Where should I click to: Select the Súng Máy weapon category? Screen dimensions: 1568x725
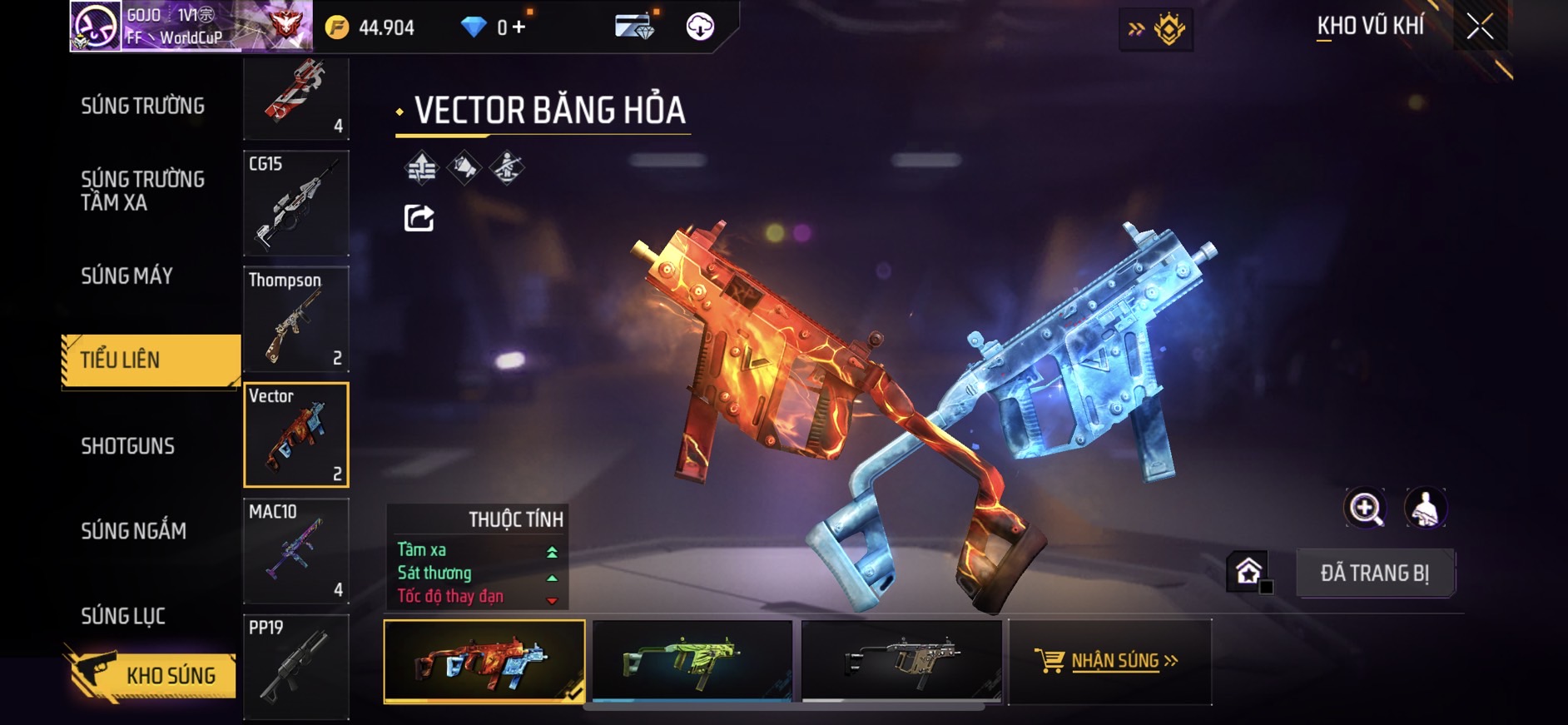click(127, 276)
